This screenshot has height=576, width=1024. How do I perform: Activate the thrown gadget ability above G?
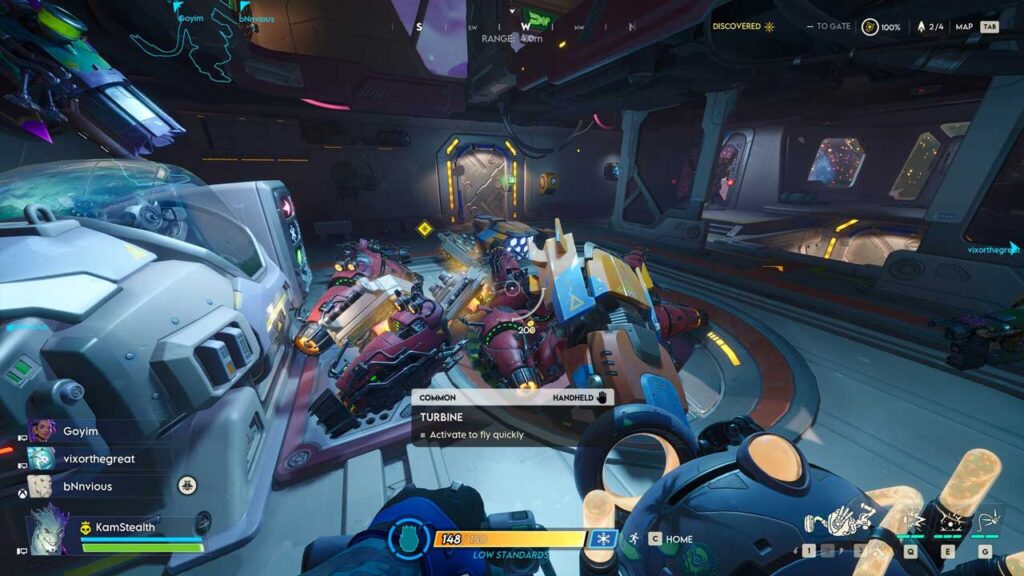(x=985, y=520)
